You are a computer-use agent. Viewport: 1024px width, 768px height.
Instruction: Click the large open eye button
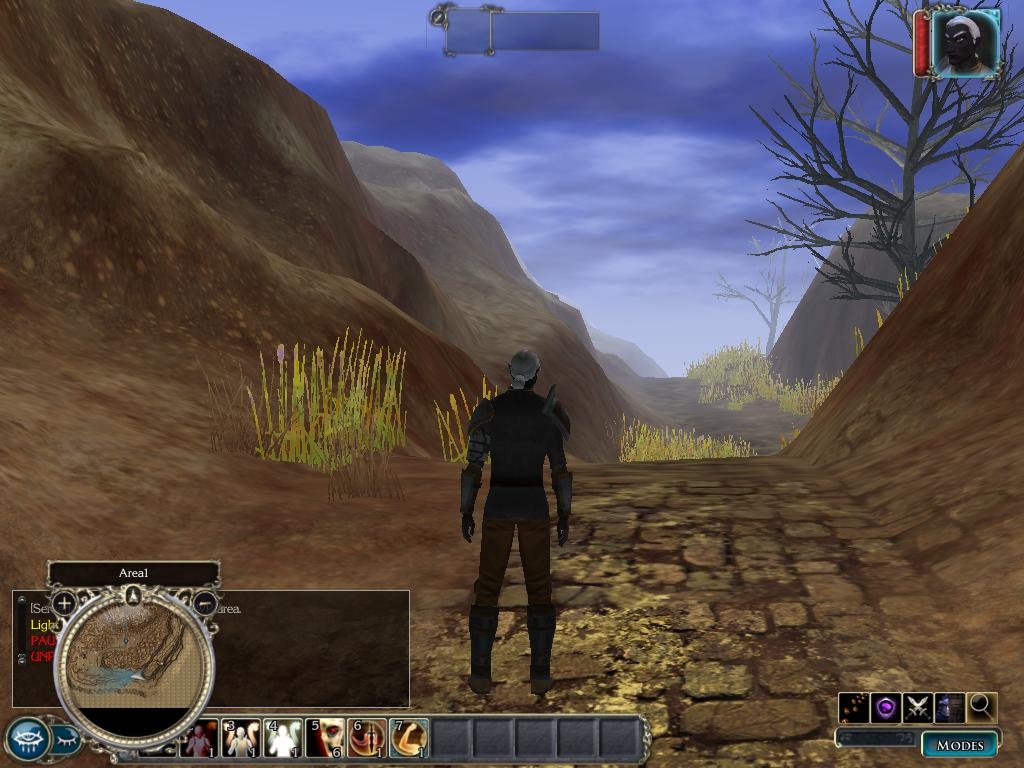point(28,740)
